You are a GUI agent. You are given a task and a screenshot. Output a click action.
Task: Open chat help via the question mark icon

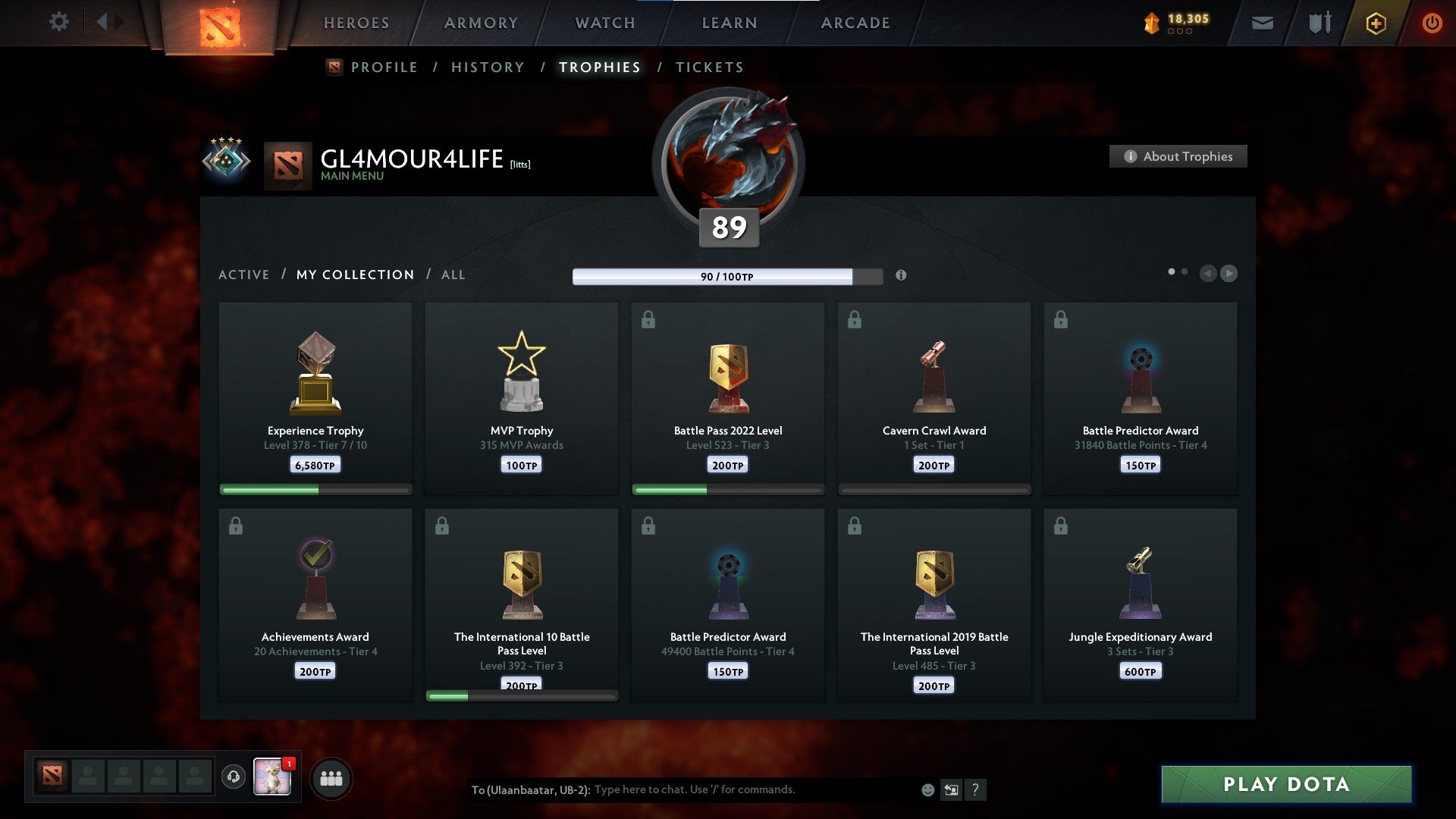click(977, 789)
